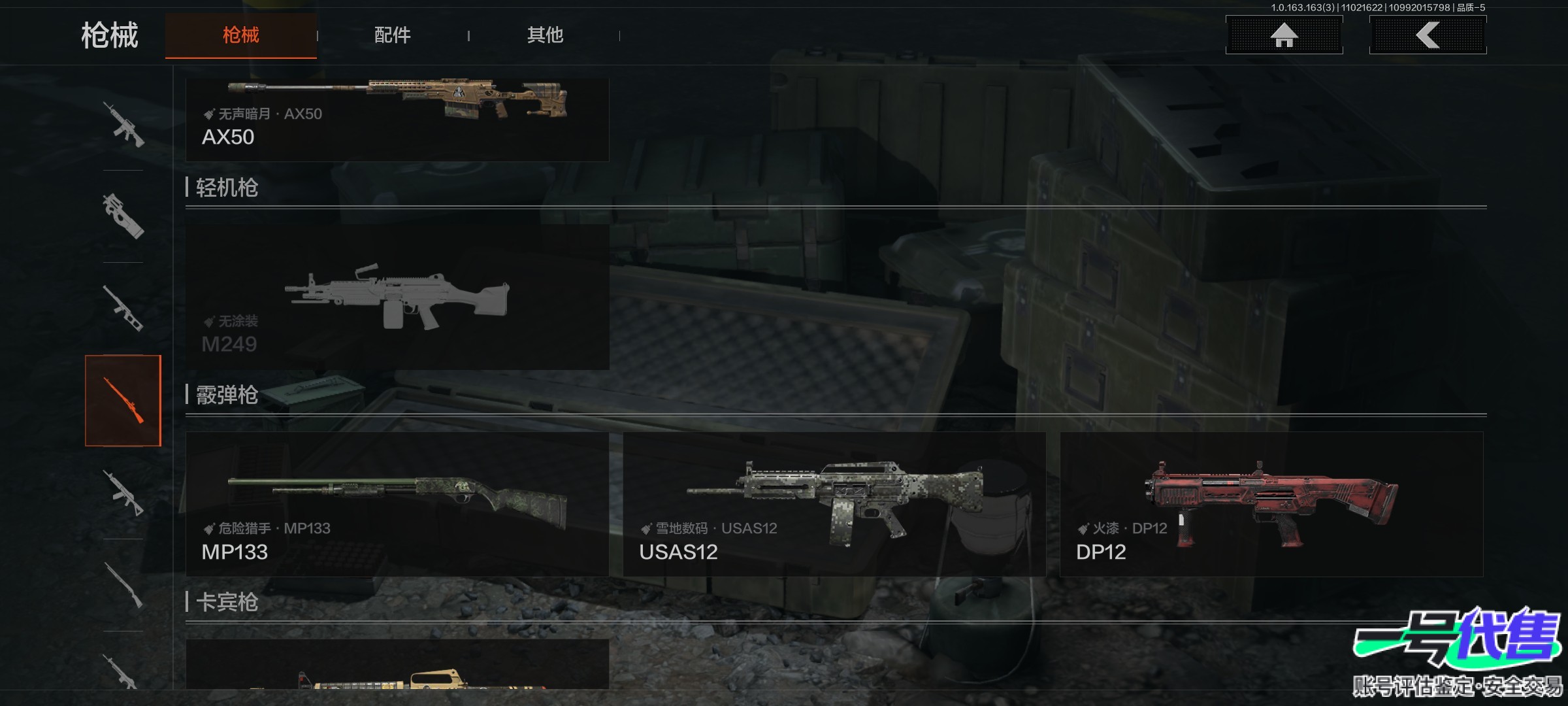Open the 配件 tab
Screen dimensions: 1568x706
(x=392, y=35)
